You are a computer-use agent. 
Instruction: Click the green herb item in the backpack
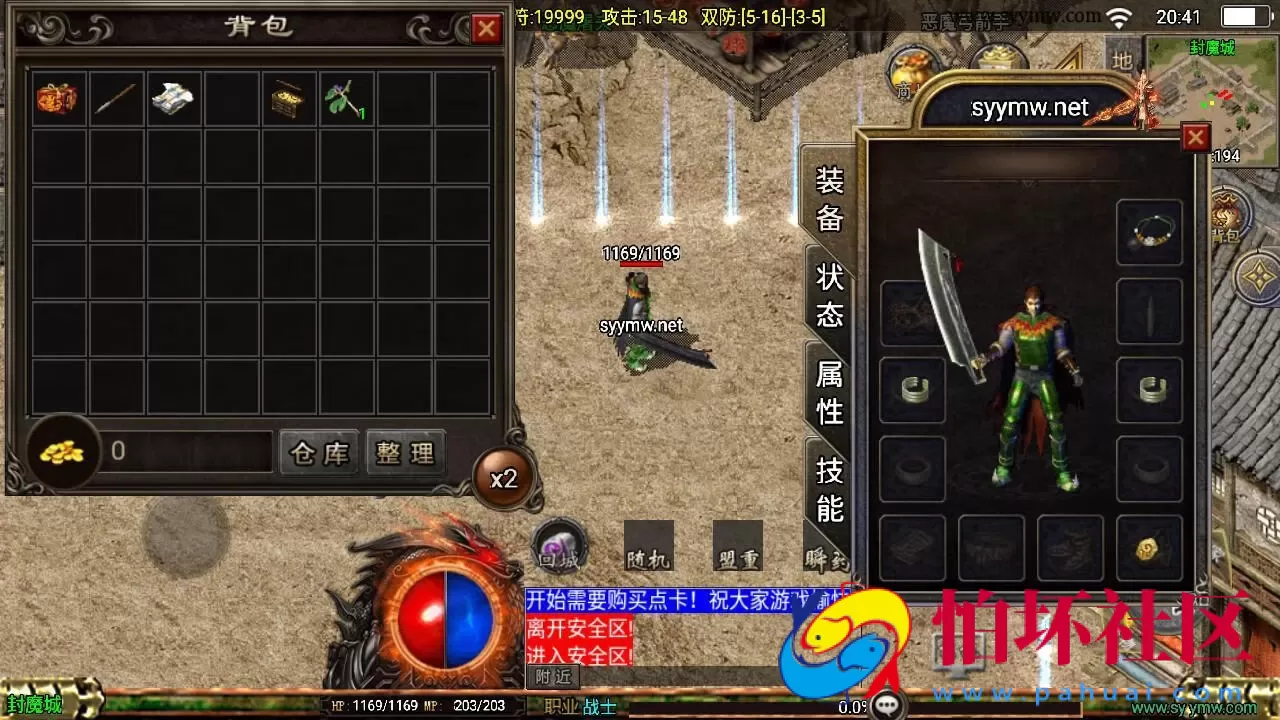click(347, 97)
